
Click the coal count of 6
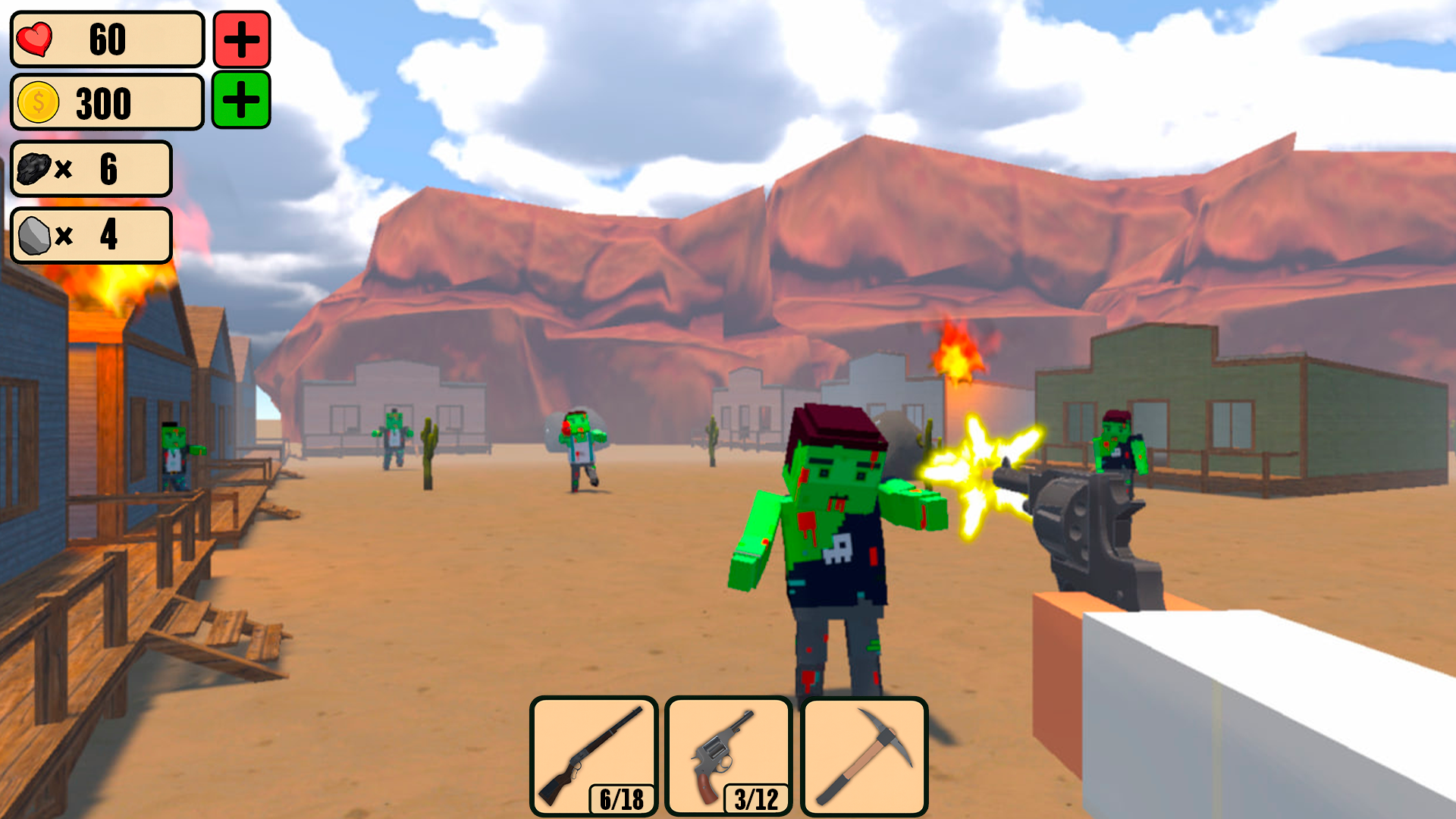tap(110, 168)
